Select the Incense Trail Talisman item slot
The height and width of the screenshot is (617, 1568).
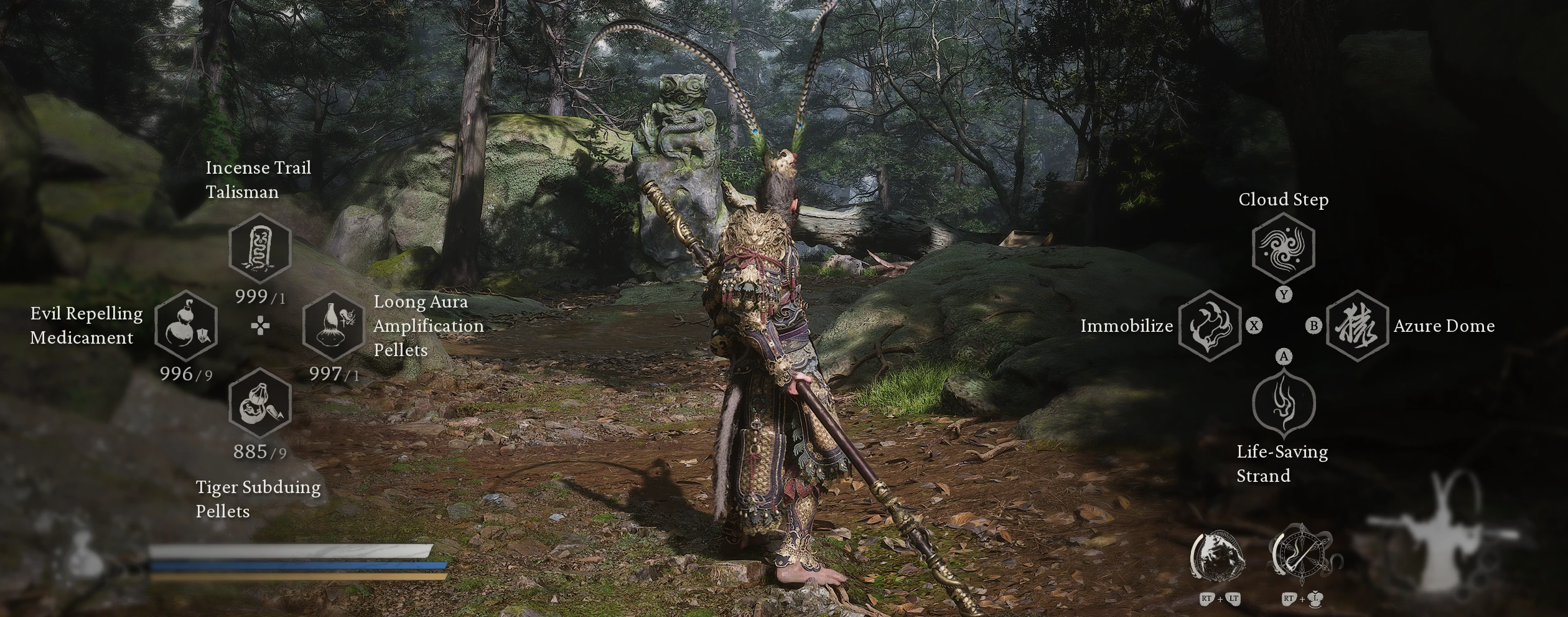[x=260, y=248]
